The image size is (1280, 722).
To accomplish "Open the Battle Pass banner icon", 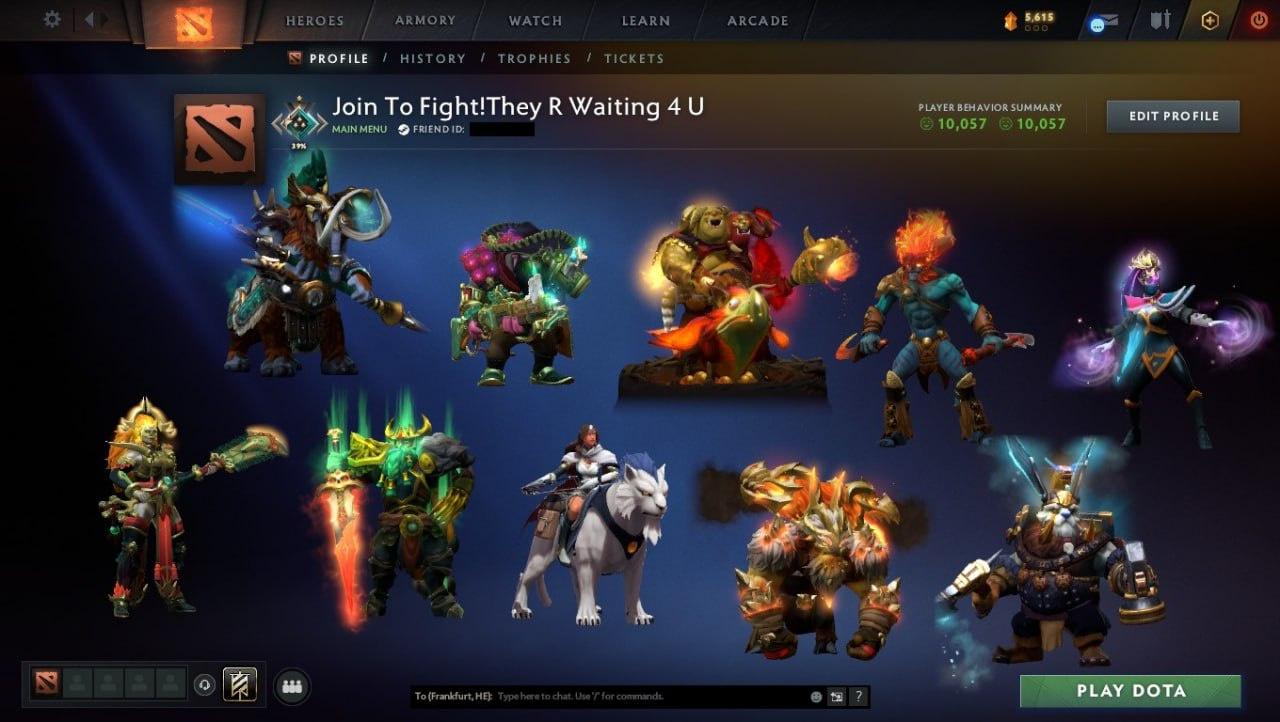I will (x=240, y=685).
